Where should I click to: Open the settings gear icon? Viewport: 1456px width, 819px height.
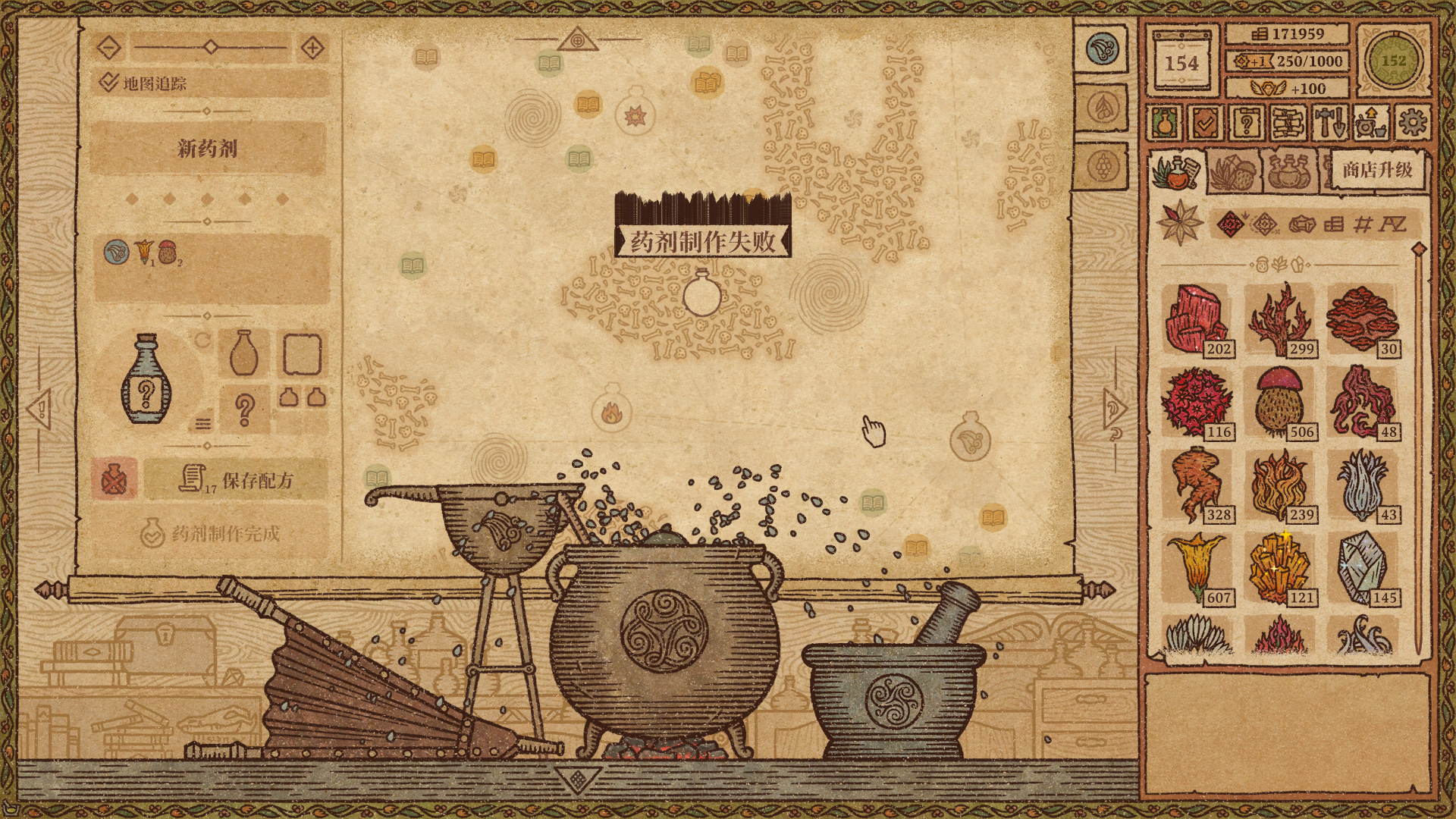pyautogui.click(x=1411, y=122)
